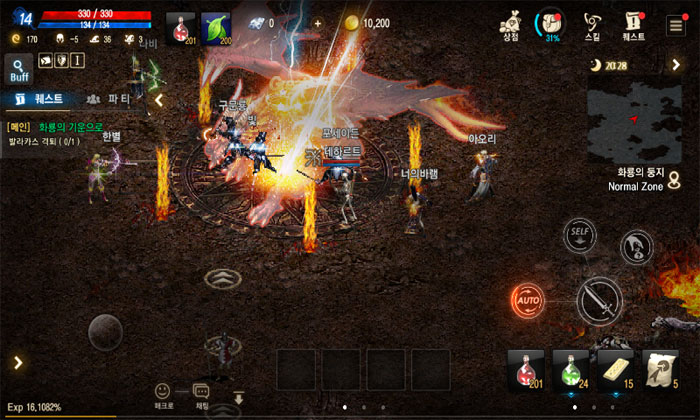The height and width of the screenshot is (420, 700).
Task: Add diamonds with the plus button
Action: 318,23
